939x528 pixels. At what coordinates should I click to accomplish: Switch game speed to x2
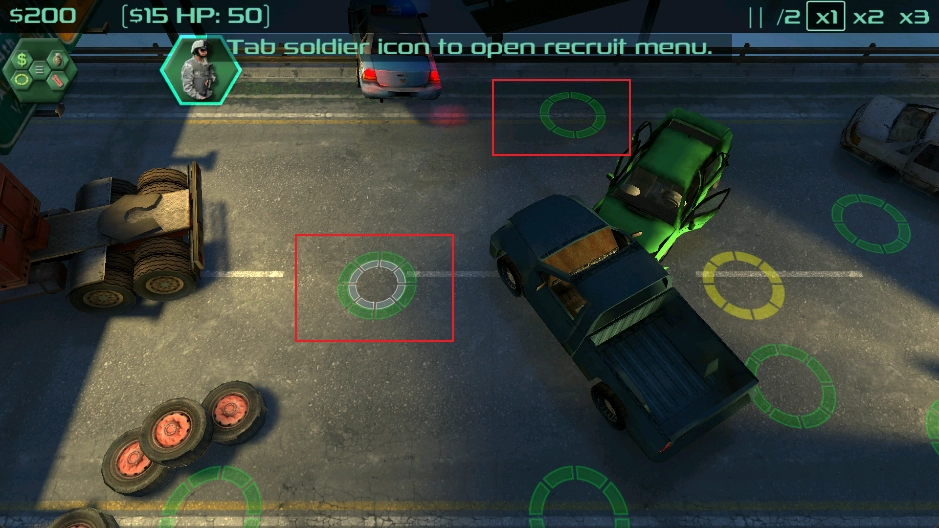click(868, 17)
